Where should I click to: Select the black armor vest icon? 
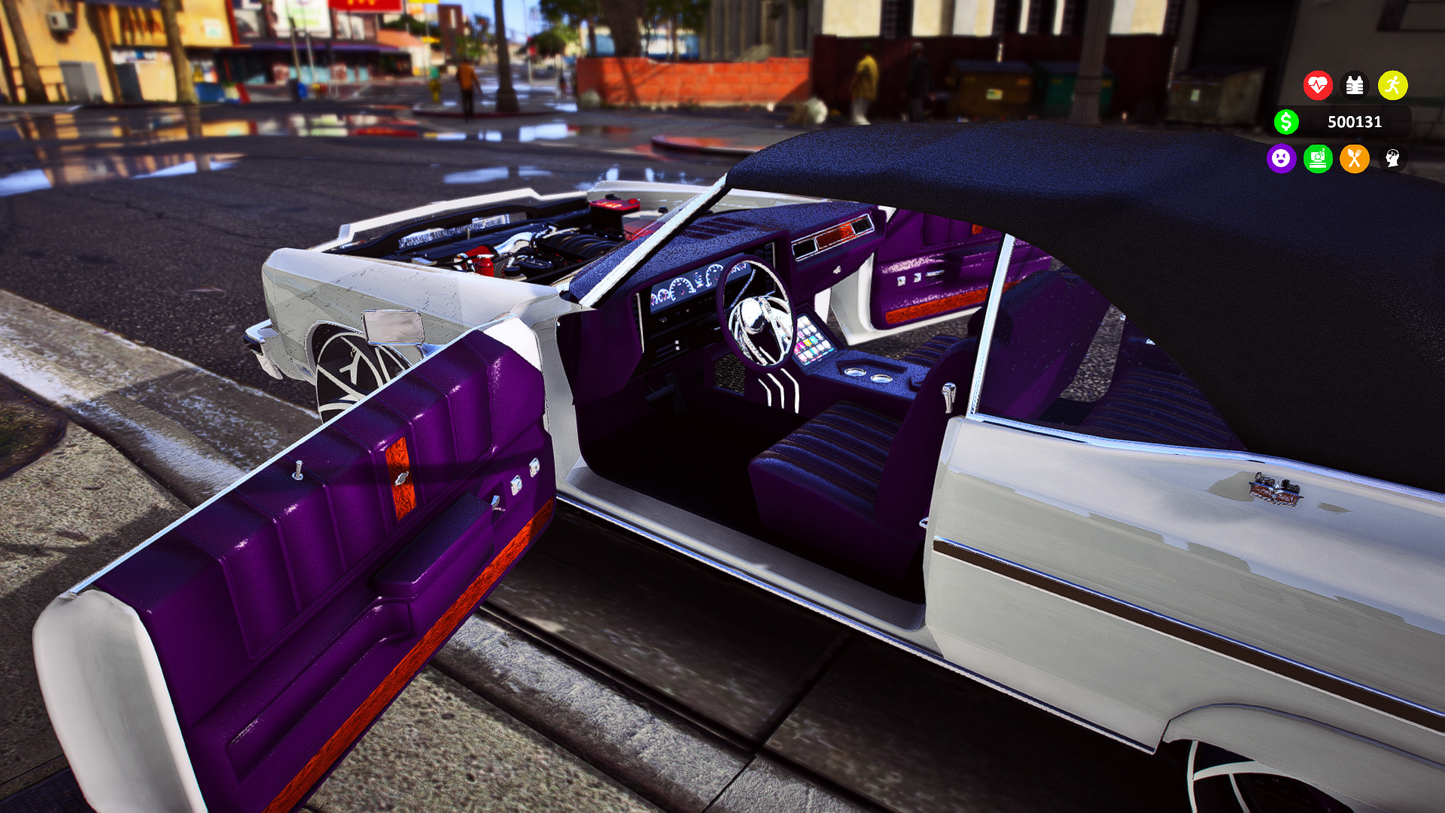point(1354,86)
